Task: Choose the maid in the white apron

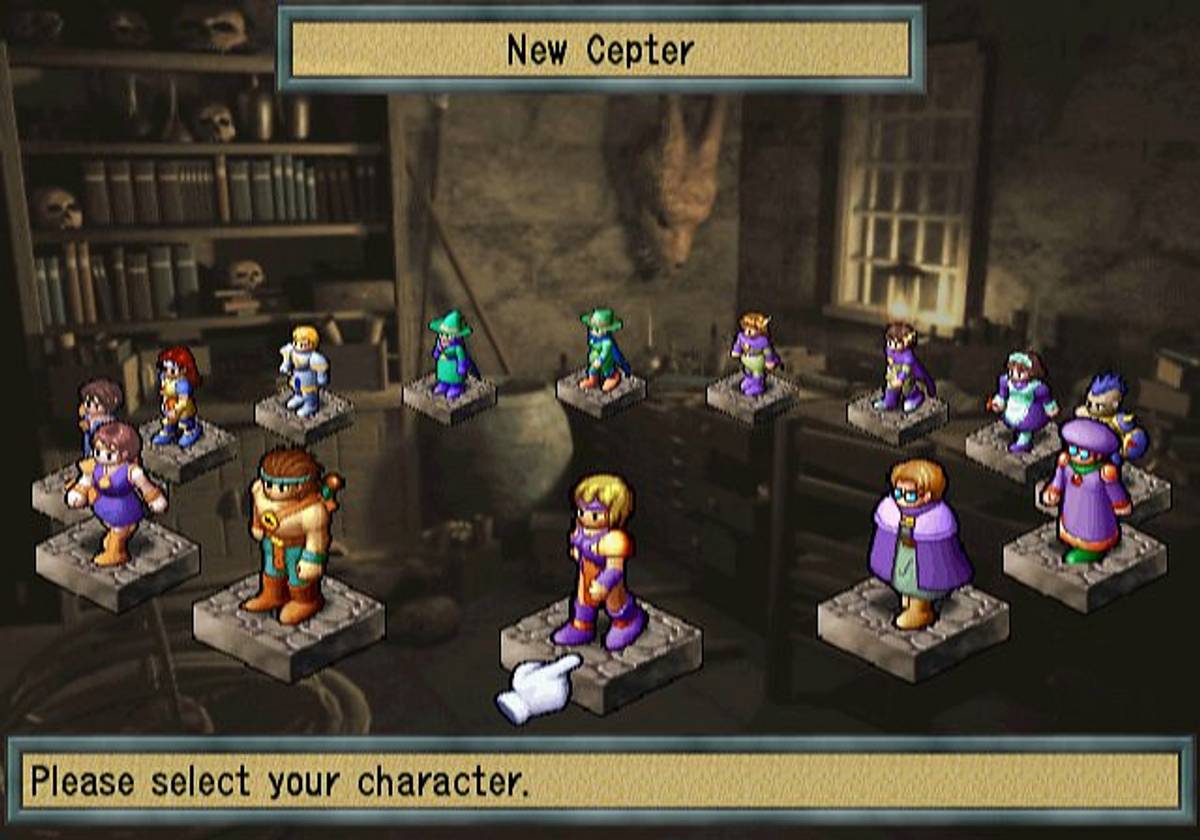Action: pyautogui.click(x=1023, y=400)
